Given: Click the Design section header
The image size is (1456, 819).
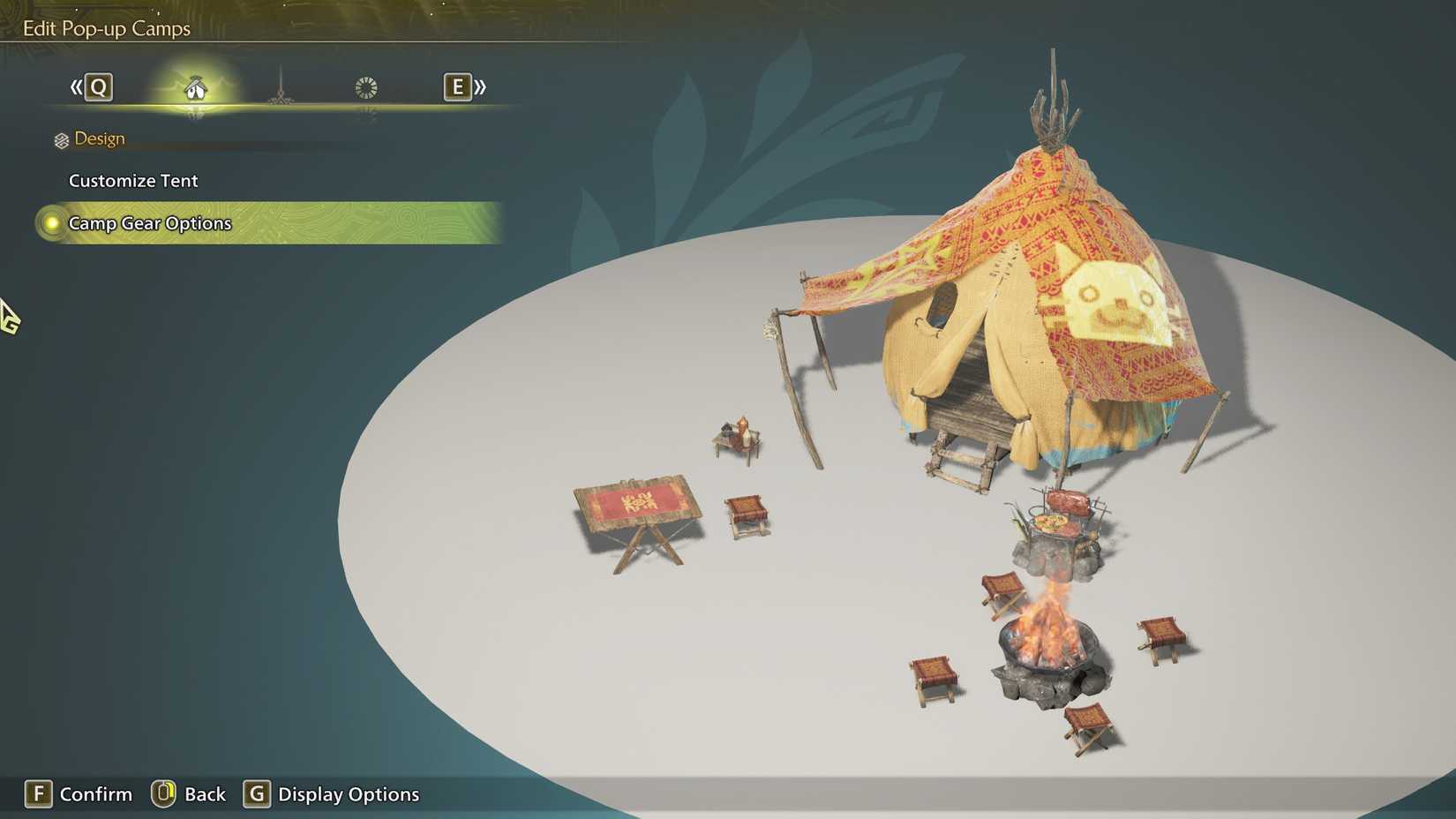Looking at the screenshot, I should 101,139.
